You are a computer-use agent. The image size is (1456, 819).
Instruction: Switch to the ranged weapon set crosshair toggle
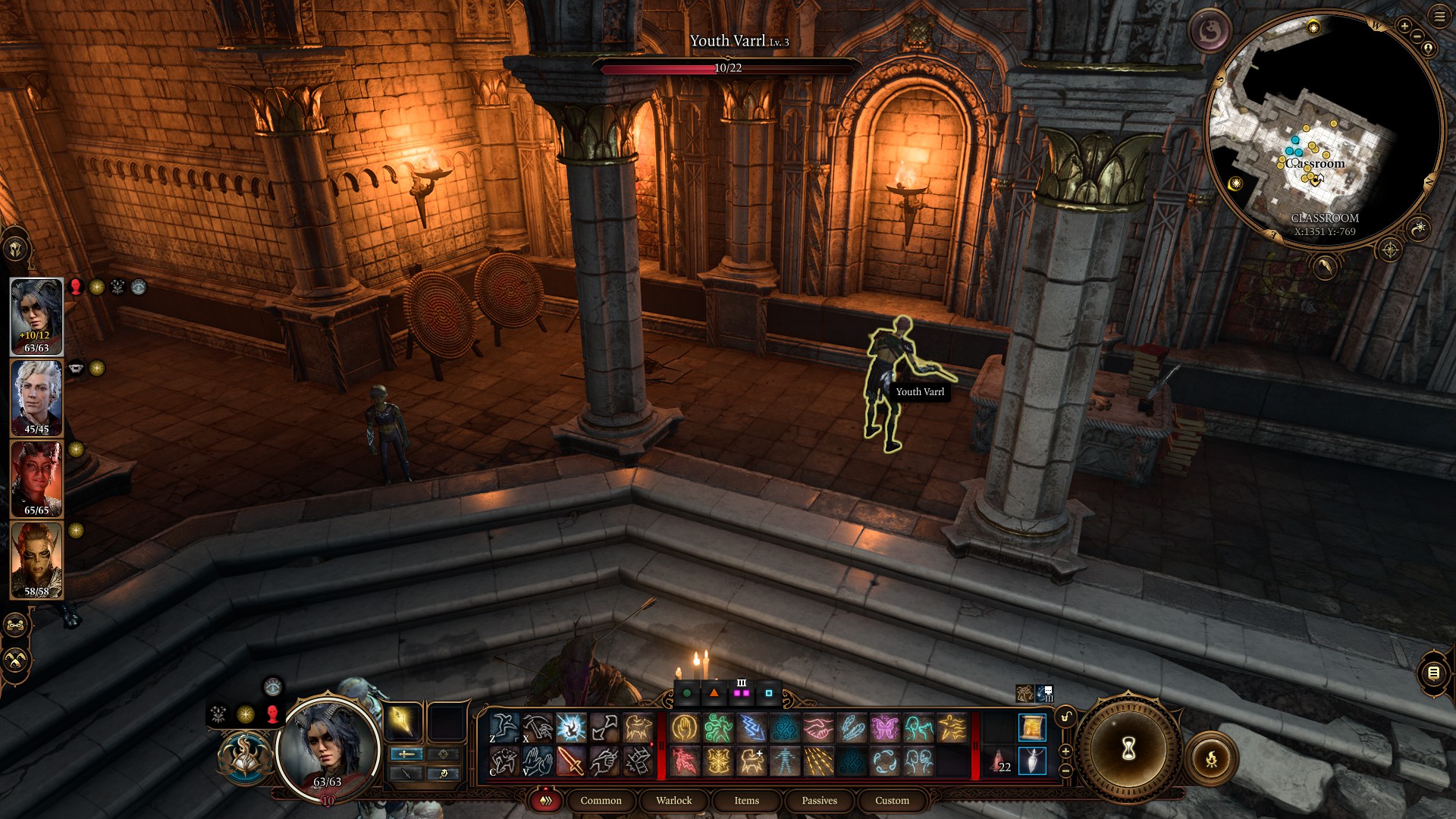(x=442, y=754)
